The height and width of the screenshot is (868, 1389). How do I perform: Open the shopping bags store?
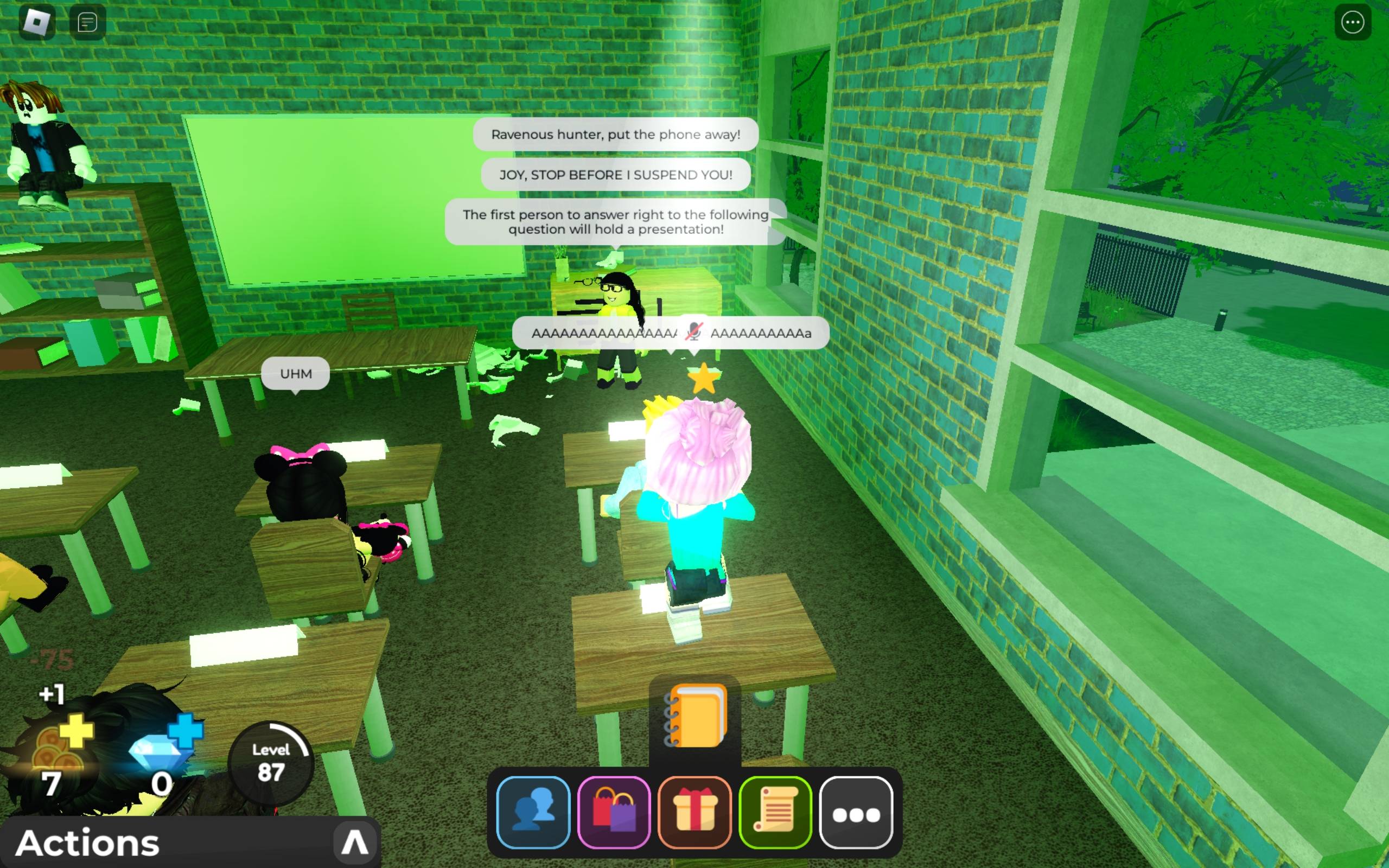[x=614, y=812]
